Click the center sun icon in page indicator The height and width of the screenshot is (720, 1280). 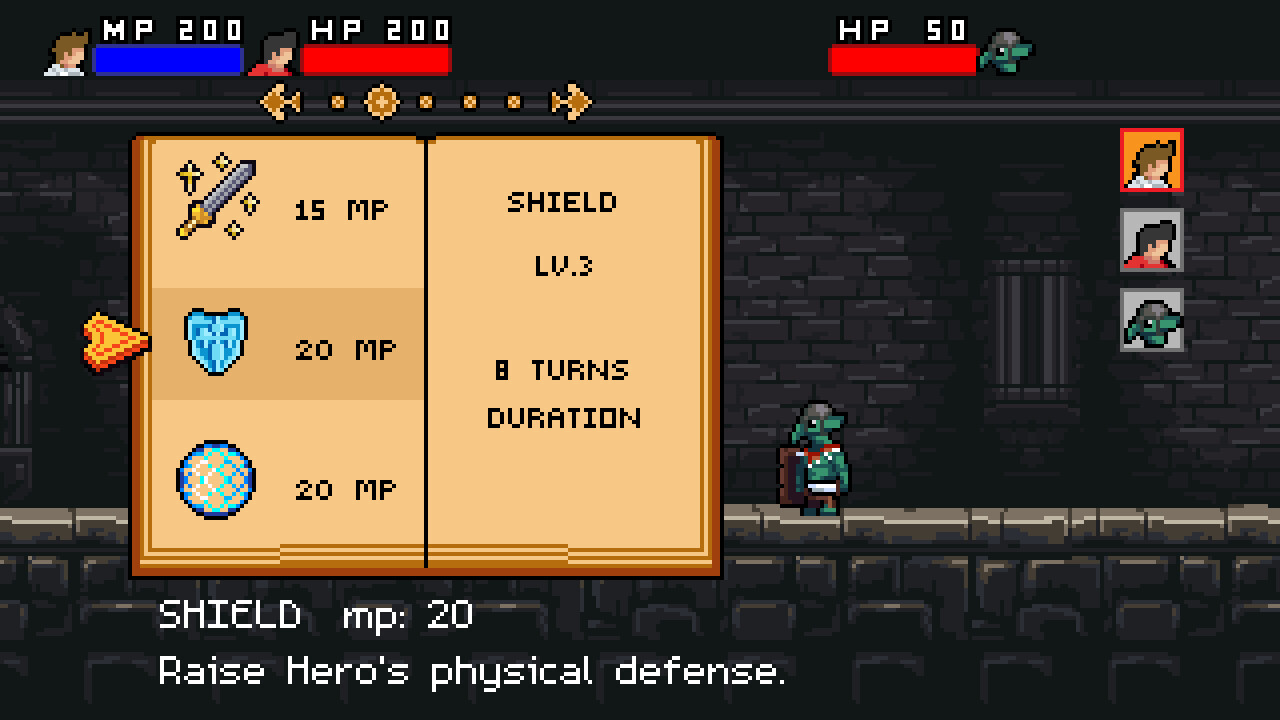(383, 101)
